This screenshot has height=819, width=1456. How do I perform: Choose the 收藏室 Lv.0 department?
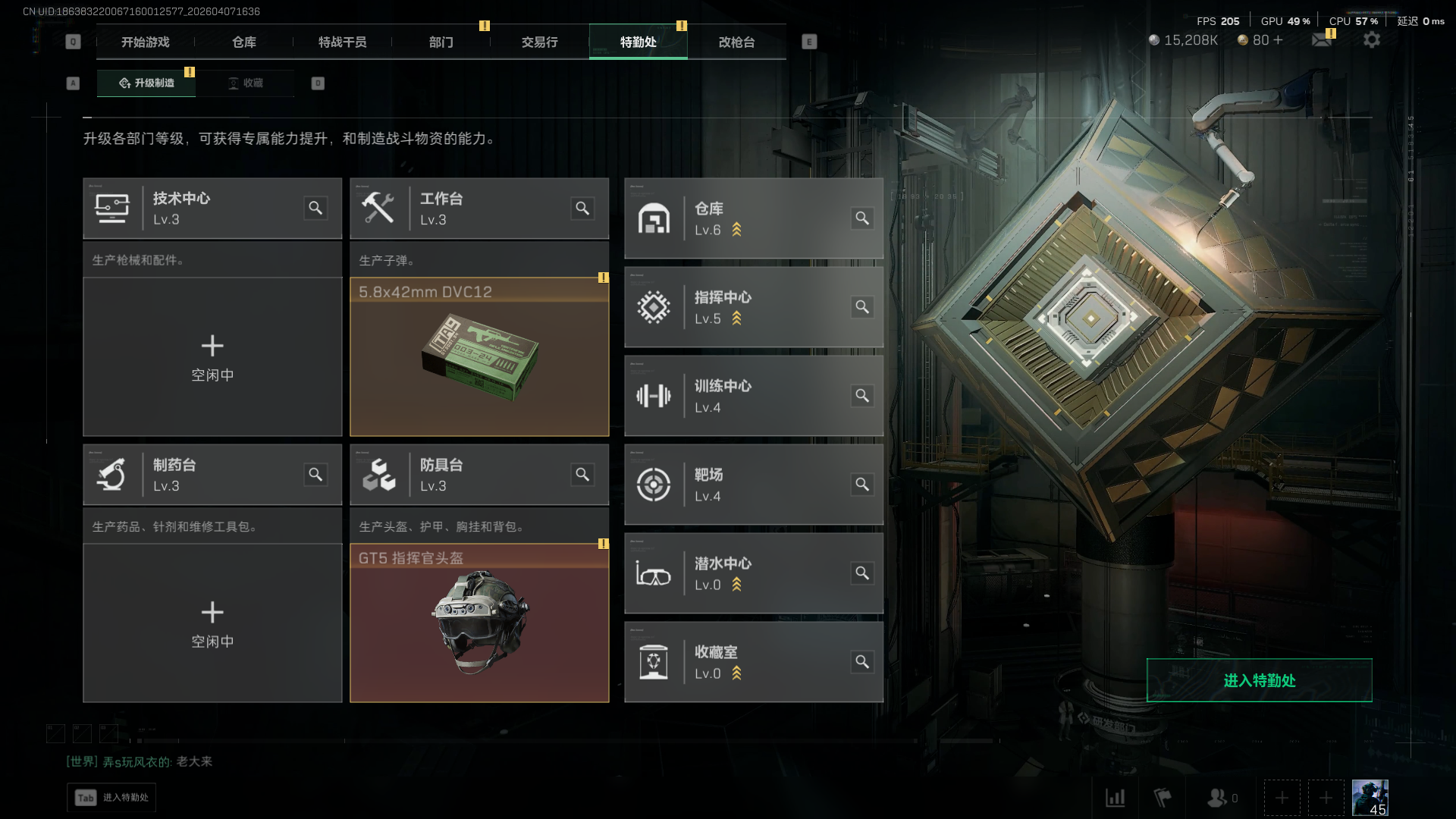[753, 662]
